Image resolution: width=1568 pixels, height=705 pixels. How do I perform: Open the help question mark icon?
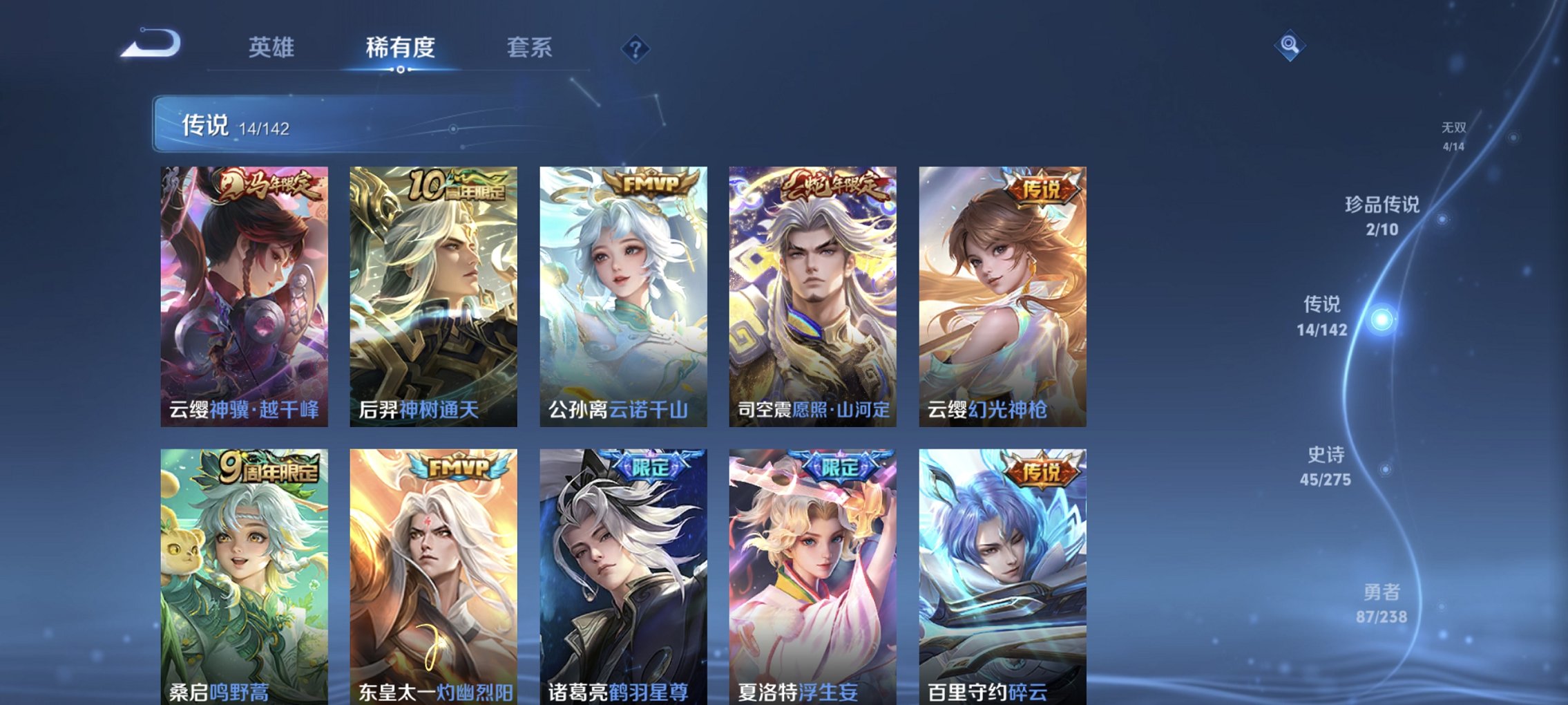pos(637,47)
